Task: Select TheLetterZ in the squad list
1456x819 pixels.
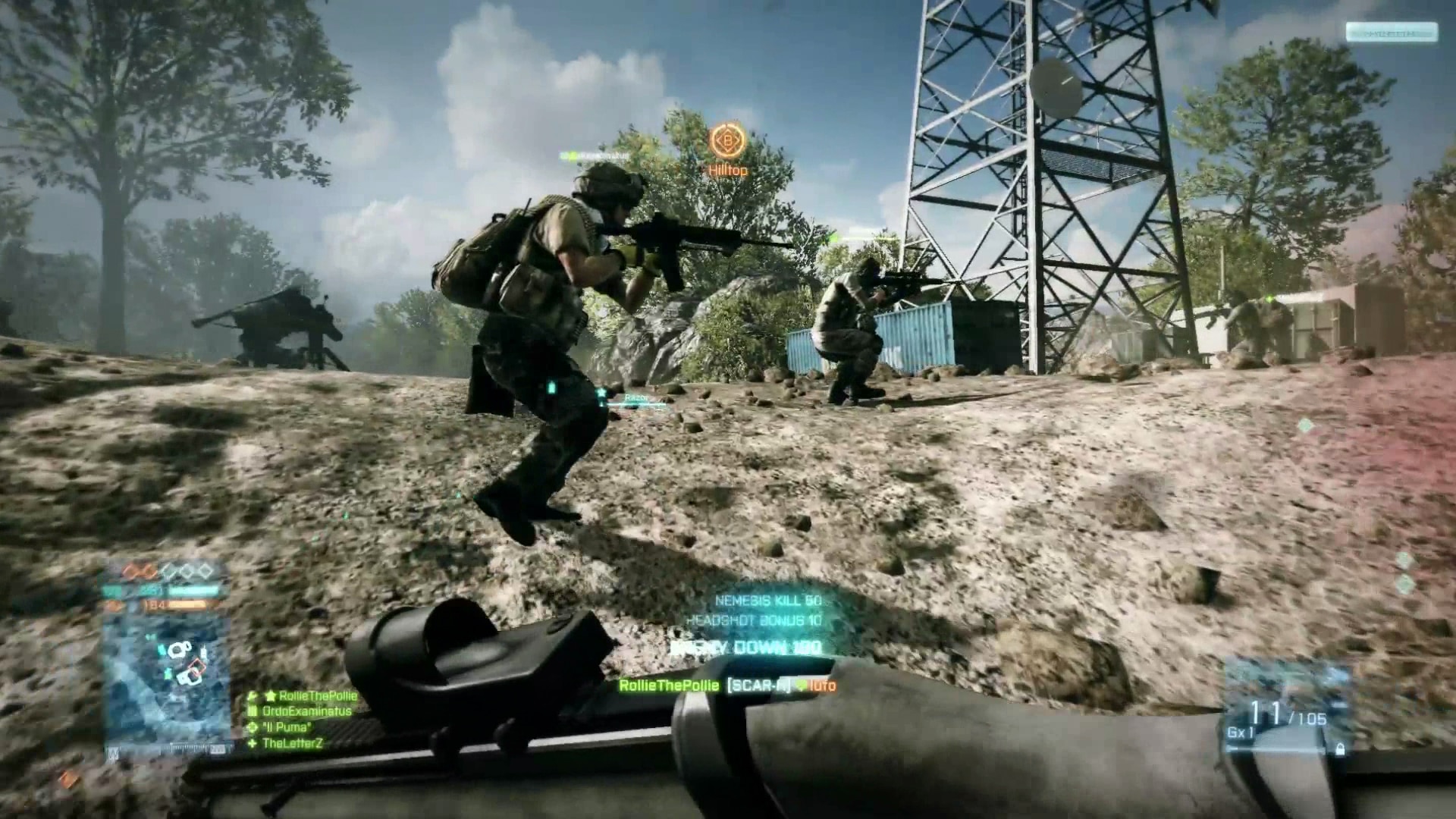Action: point(292,743)
